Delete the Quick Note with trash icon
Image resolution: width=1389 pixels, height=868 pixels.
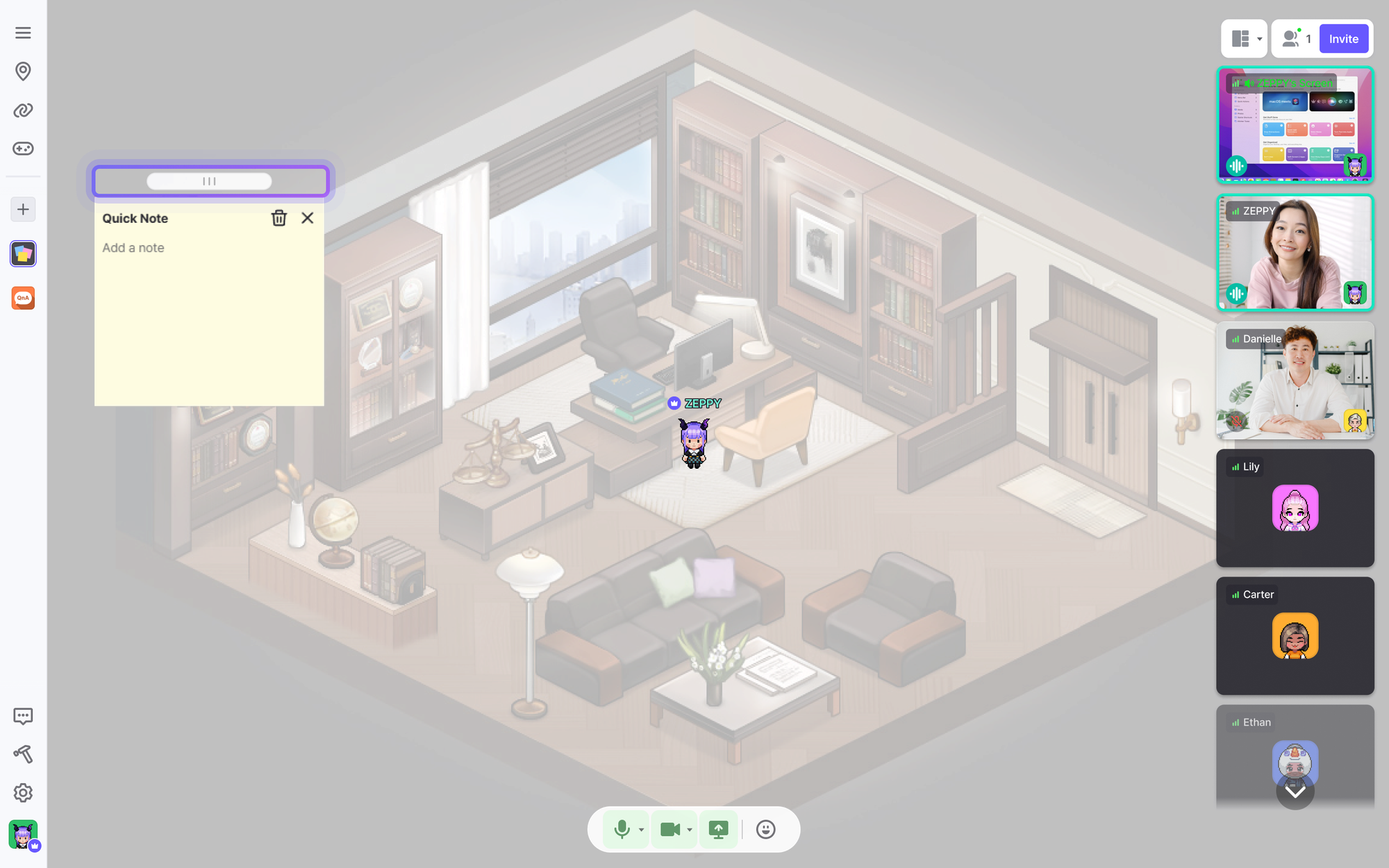pyautogui.click(x=278, y=218)
